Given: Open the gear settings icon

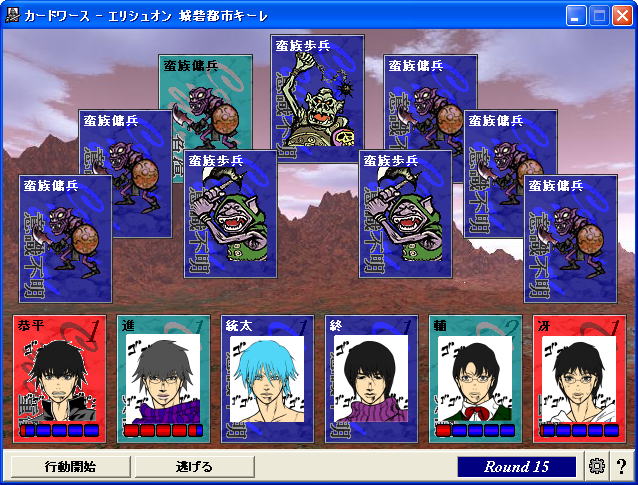Looking at the screenshot, I should [598, 466].
